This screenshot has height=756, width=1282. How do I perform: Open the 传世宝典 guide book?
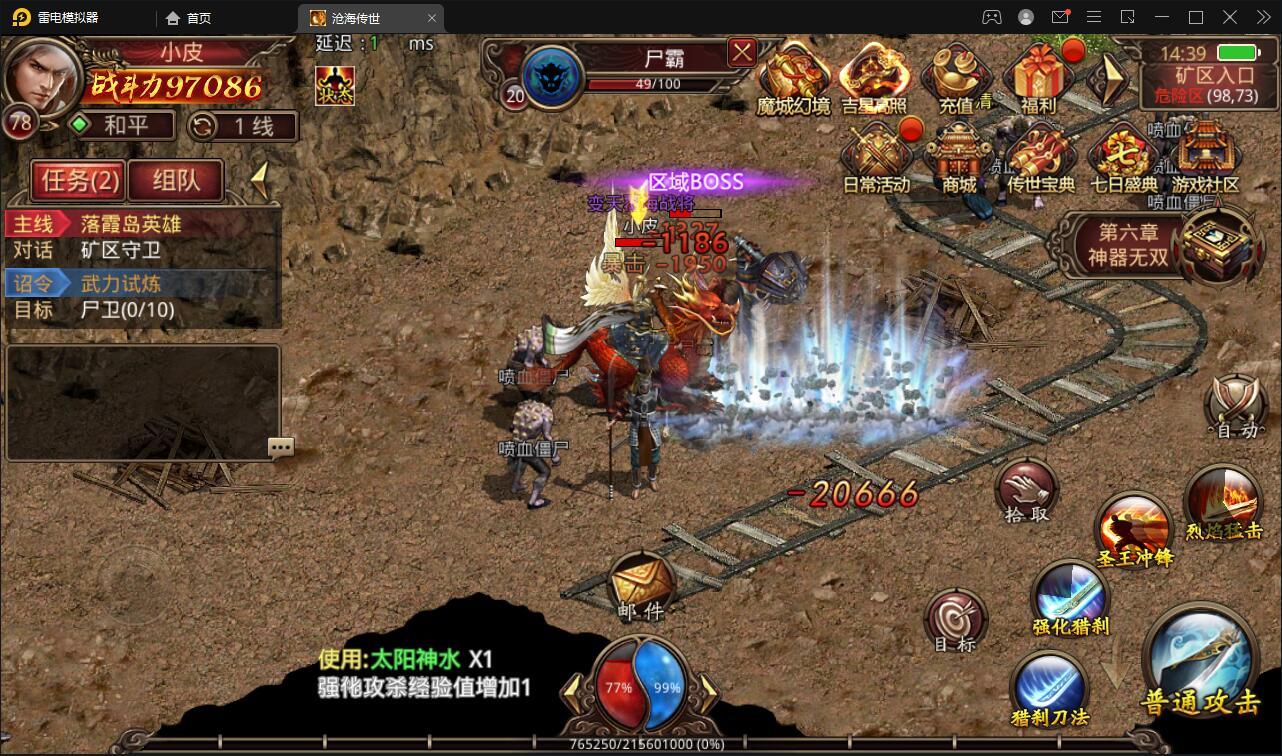pos(1040,155)
